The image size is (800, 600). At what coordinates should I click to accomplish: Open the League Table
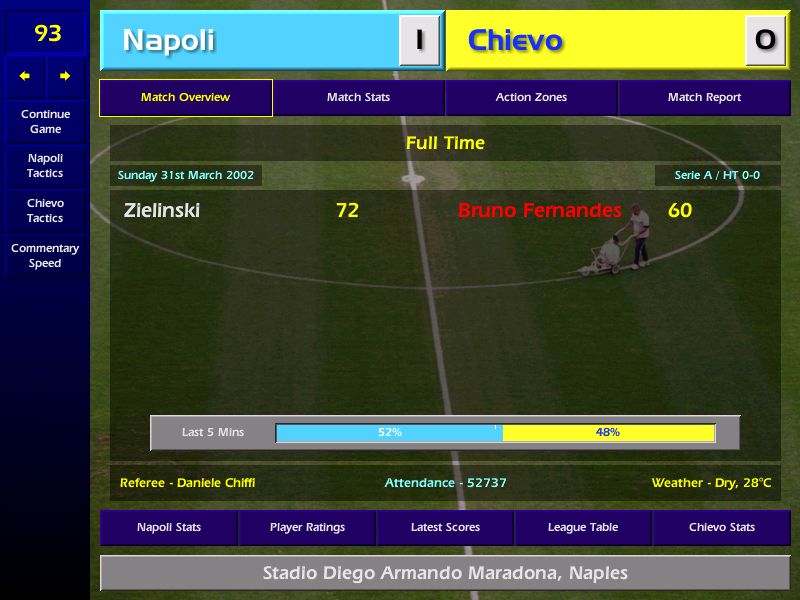[583, 528]
